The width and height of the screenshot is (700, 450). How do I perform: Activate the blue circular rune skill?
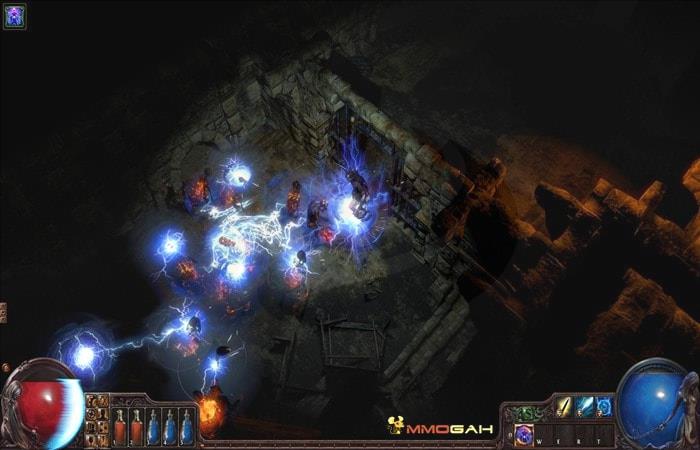tap(604, 406)
